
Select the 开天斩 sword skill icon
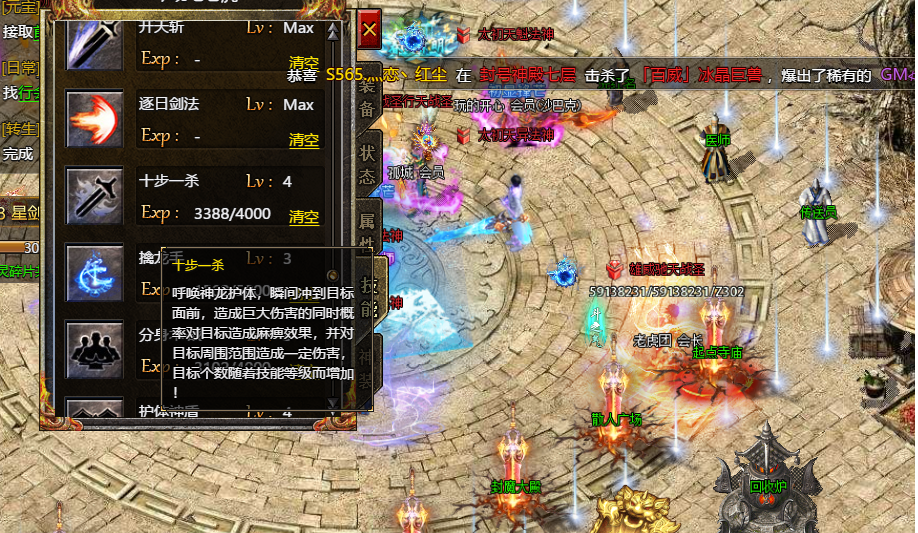95,40
